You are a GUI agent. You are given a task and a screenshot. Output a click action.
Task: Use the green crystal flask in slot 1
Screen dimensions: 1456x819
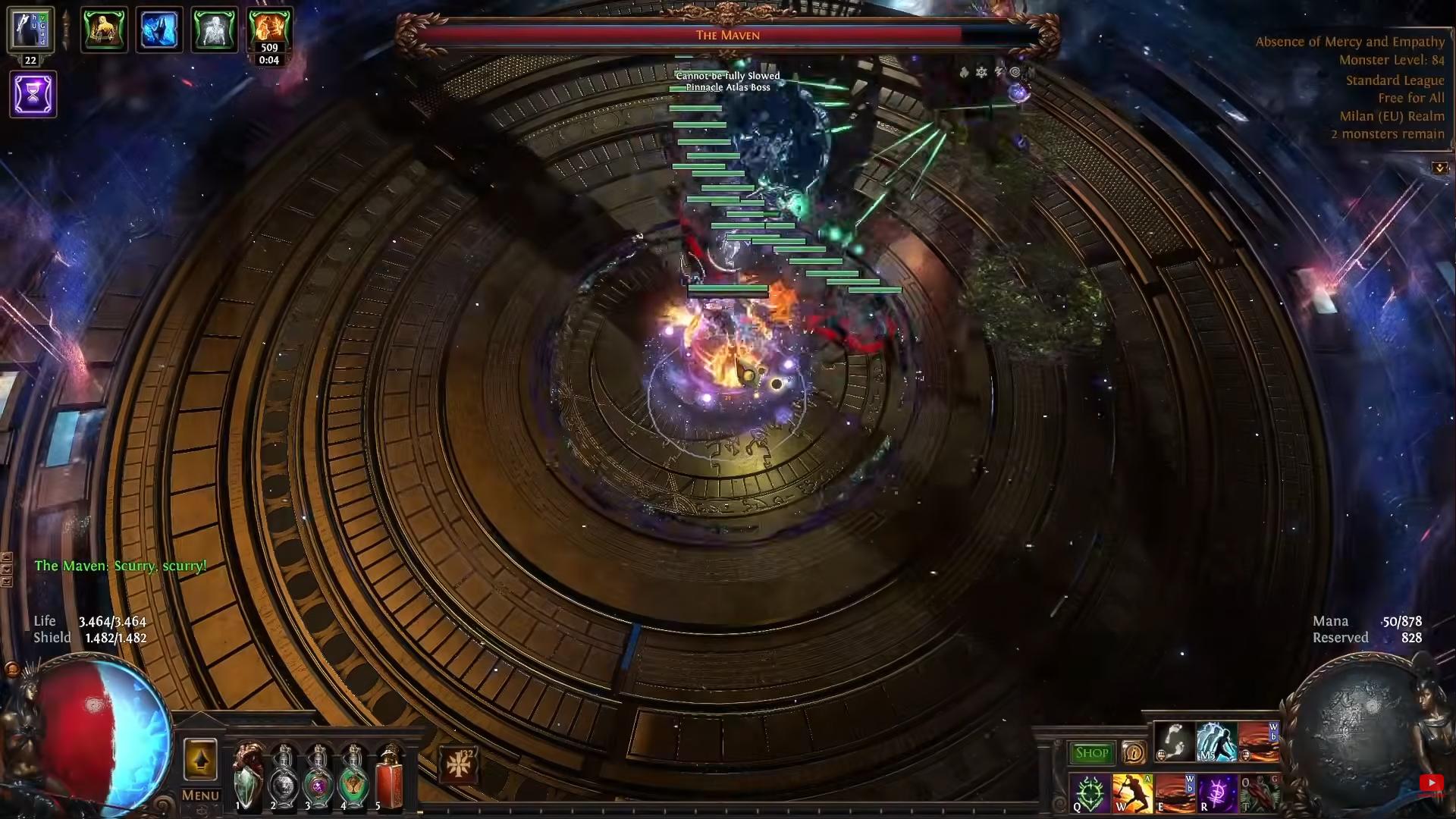coord(248,777)
